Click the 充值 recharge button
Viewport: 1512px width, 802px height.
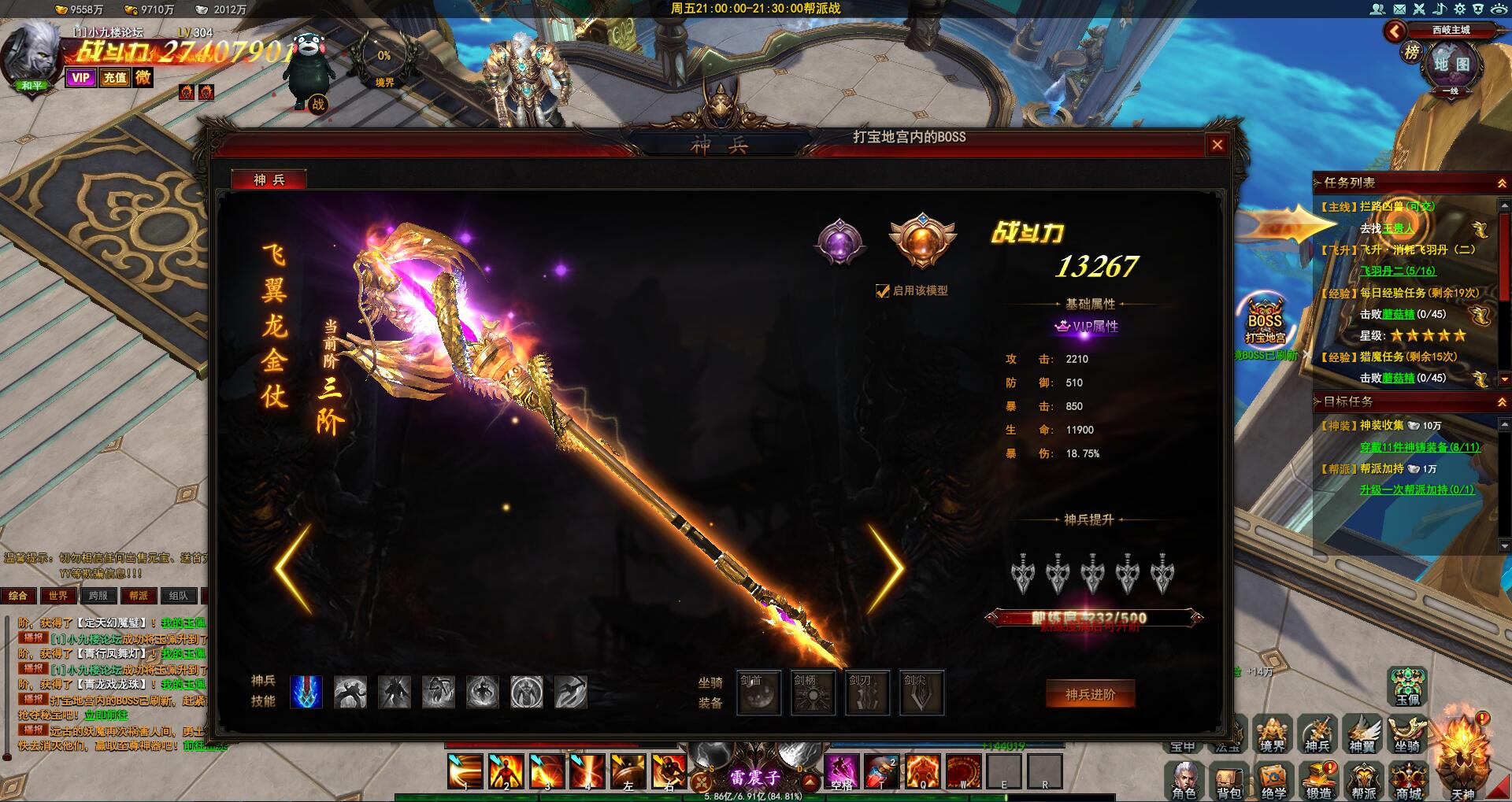pos(115,78)
